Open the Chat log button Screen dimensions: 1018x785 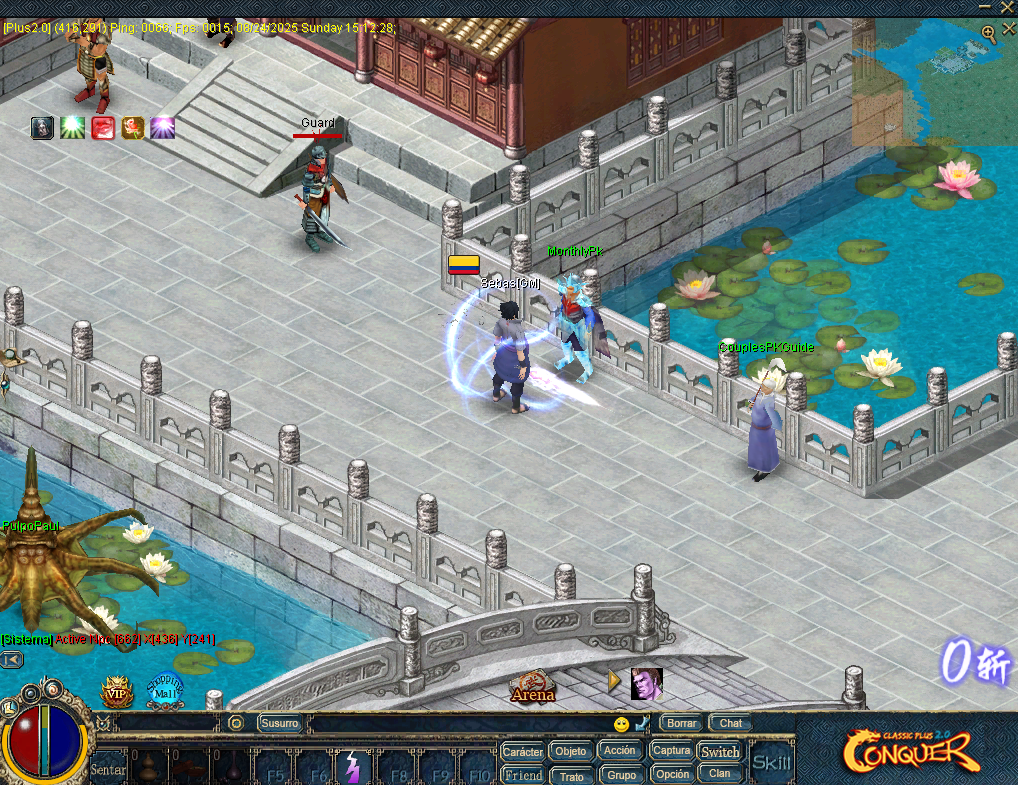pyautogui.click(x=731, y=723)
